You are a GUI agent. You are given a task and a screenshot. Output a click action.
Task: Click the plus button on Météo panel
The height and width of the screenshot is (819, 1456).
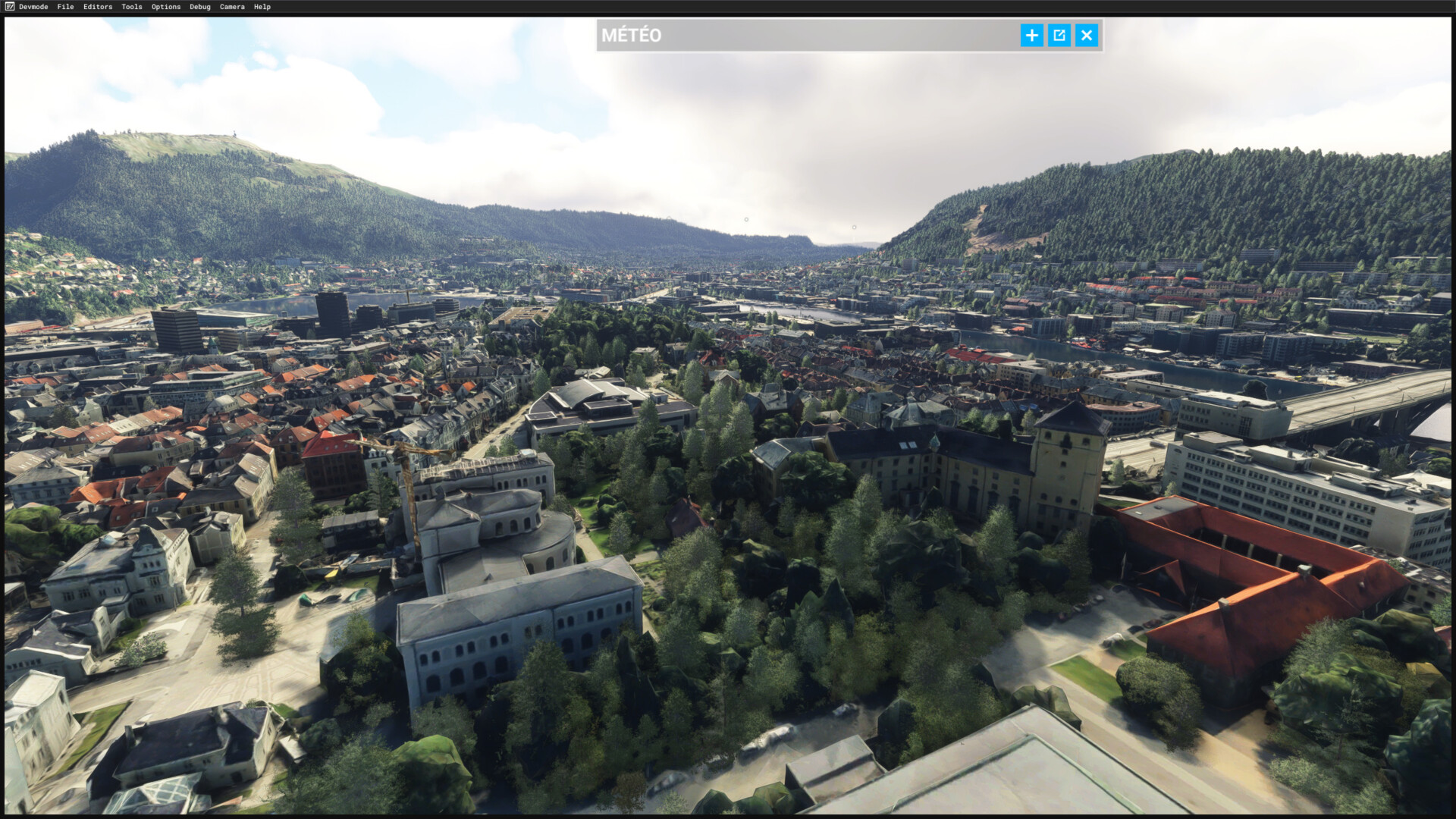[x=1031, y=35]
